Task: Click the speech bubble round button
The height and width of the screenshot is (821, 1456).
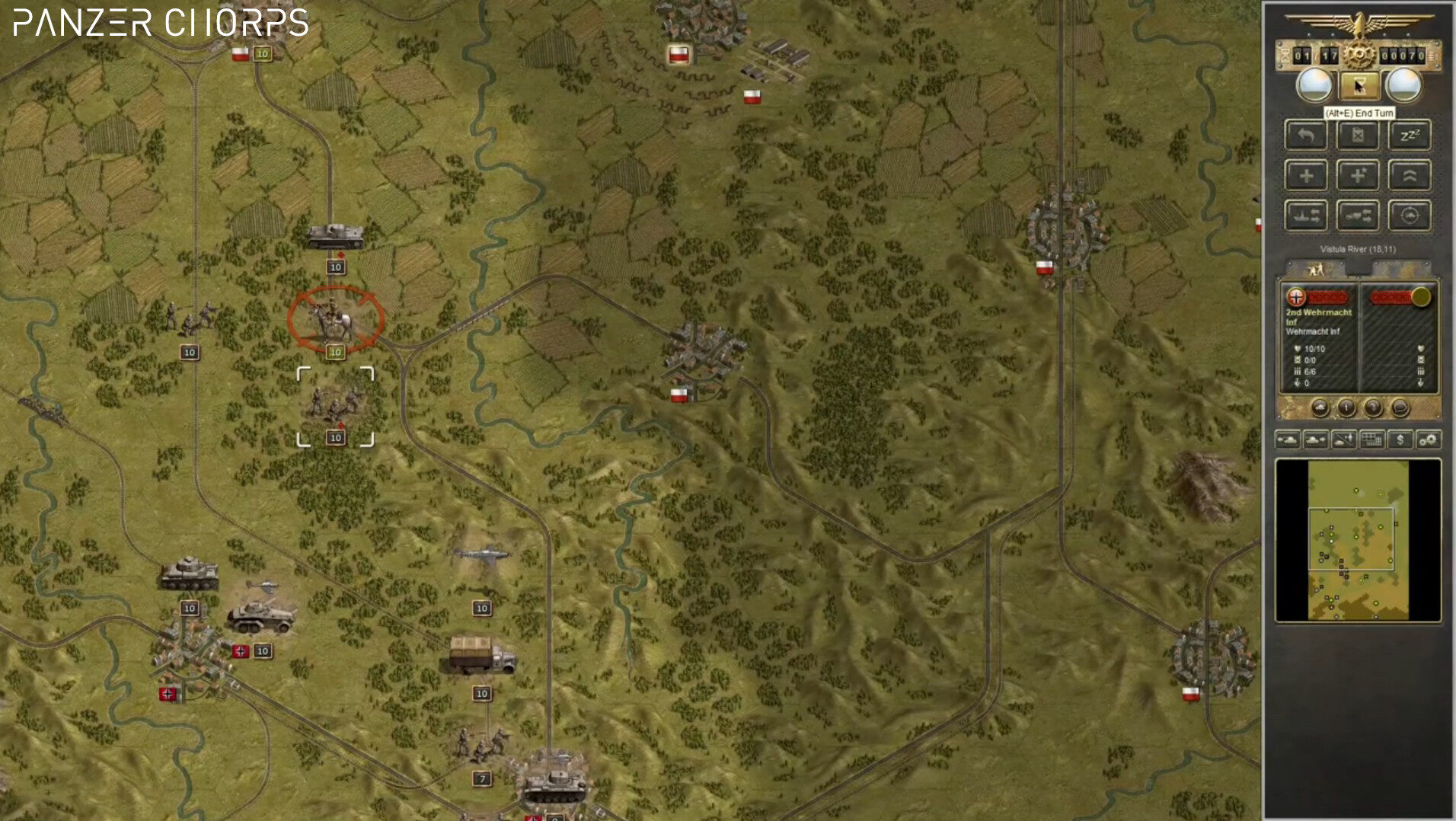Action: pos(1400,408)
